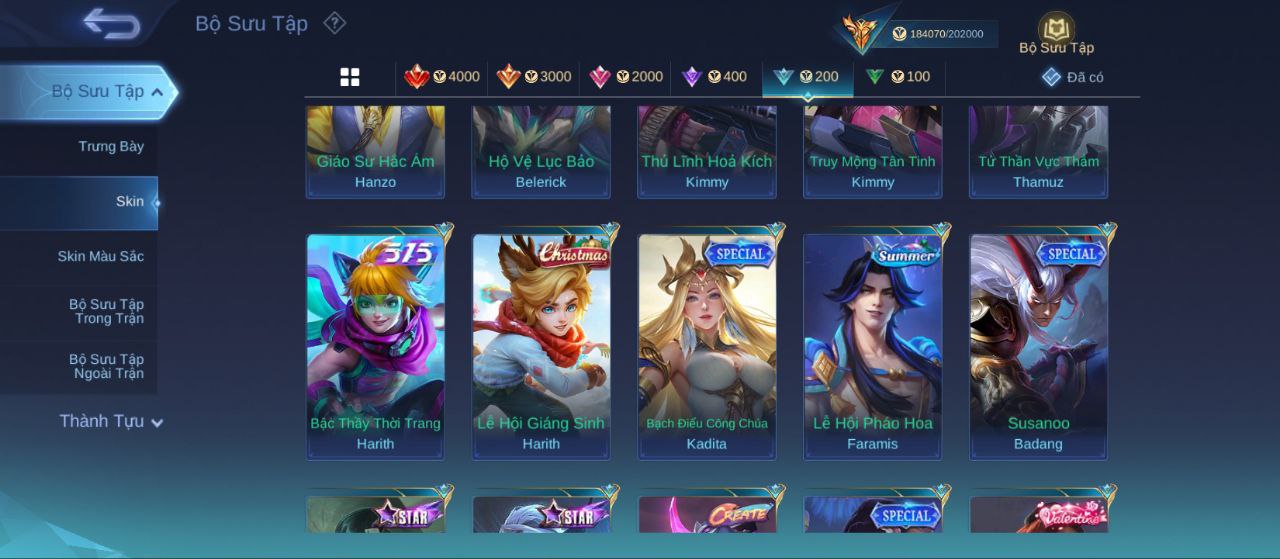Switch to the 100 points tier tab

click(898, 77)
